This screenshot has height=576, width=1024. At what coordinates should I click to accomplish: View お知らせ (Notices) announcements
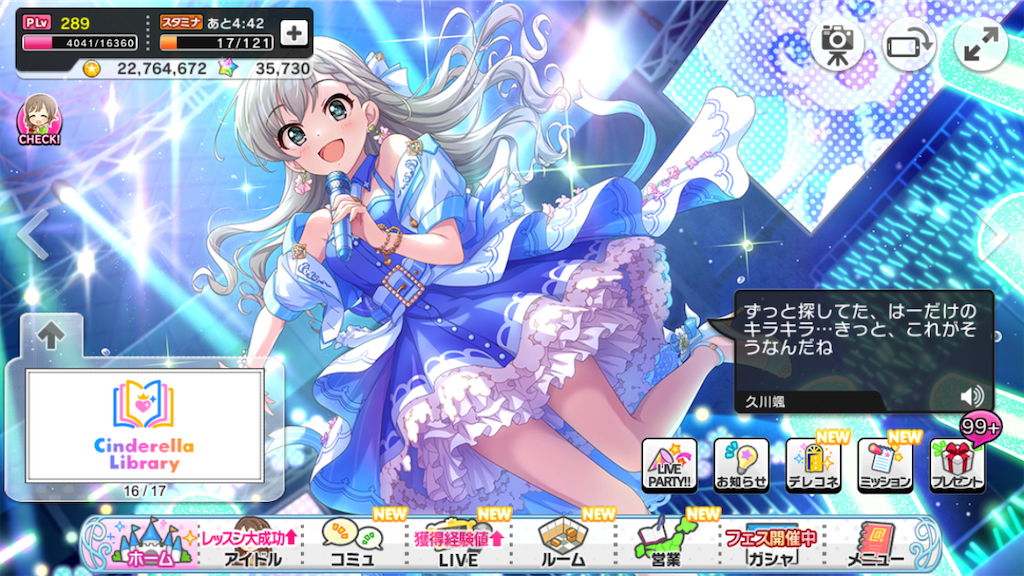click(741, 465)
